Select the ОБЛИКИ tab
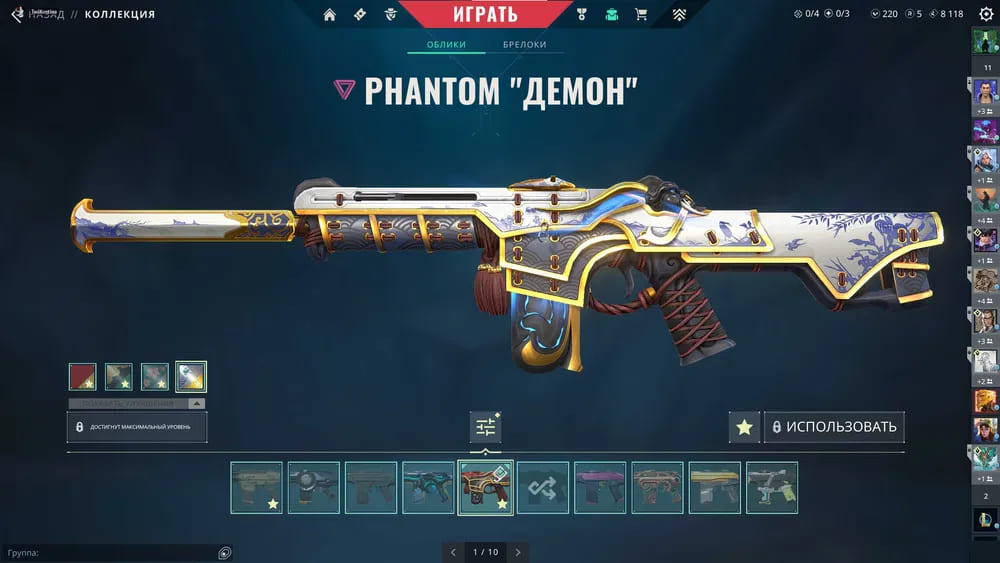The height and width of the screenshot is (563, 1000). pos(446,45)
